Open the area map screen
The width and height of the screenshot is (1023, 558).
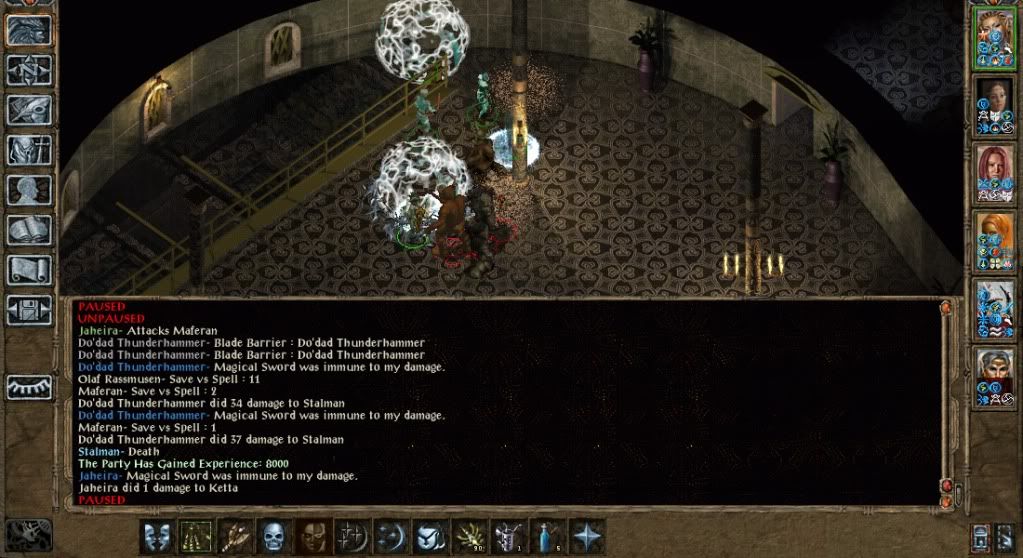29,69
